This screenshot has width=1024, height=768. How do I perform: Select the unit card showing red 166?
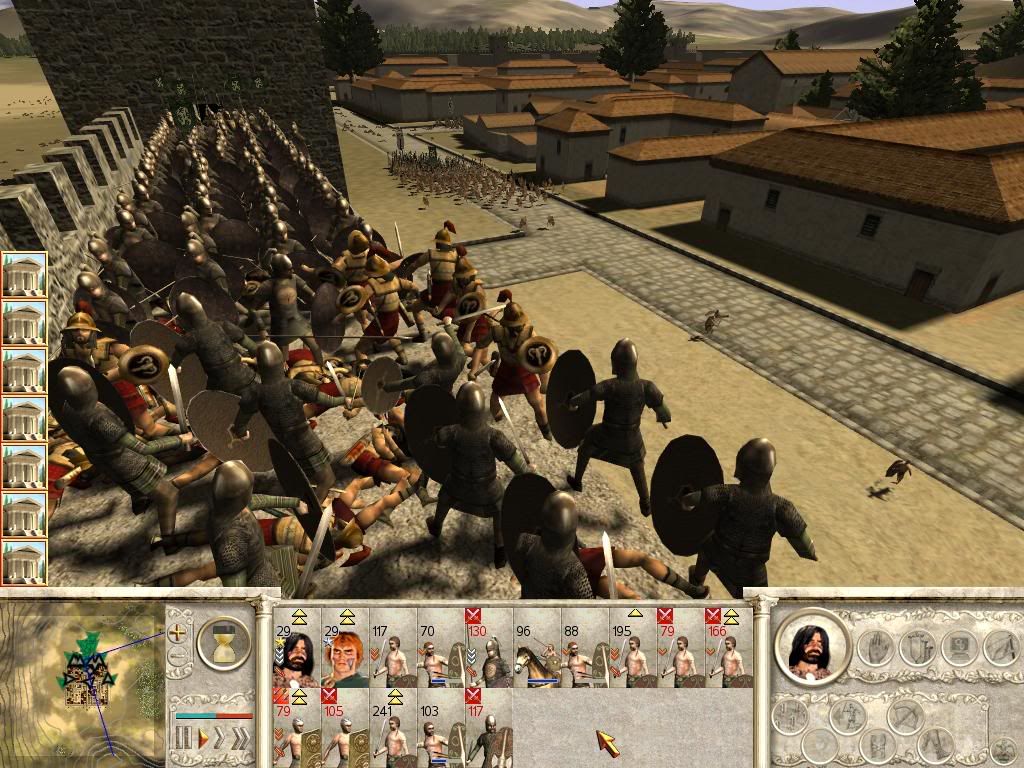pos(728,647)
